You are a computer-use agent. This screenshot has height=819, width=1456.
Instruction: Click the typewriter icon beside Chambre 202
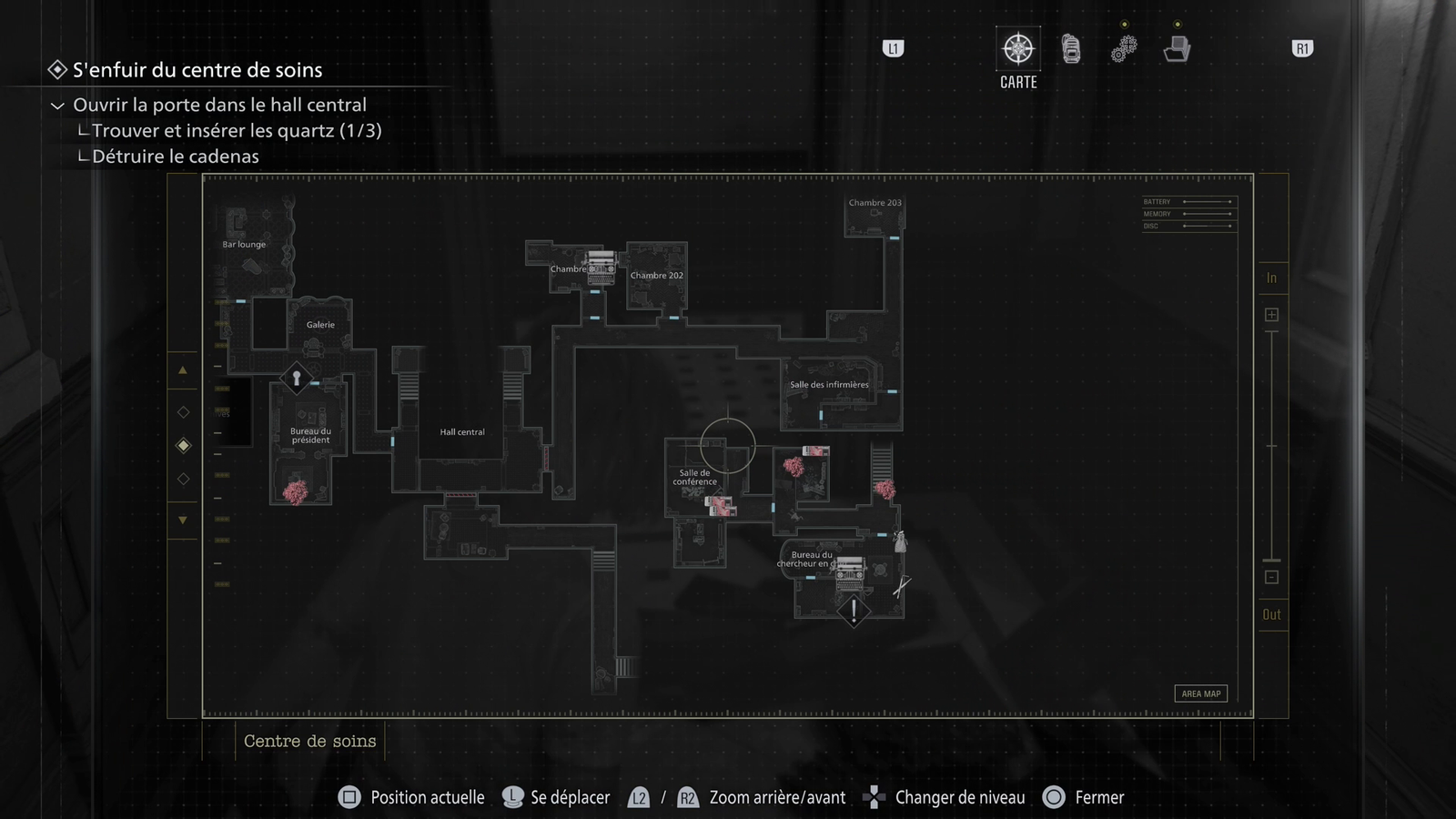601,268
